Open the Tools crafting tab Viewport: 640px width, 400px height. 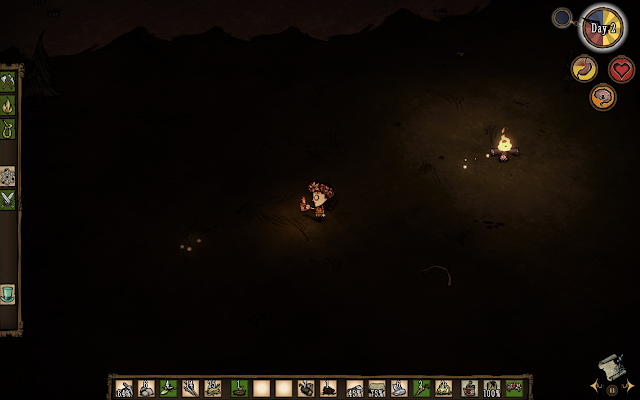coord(8,81)
